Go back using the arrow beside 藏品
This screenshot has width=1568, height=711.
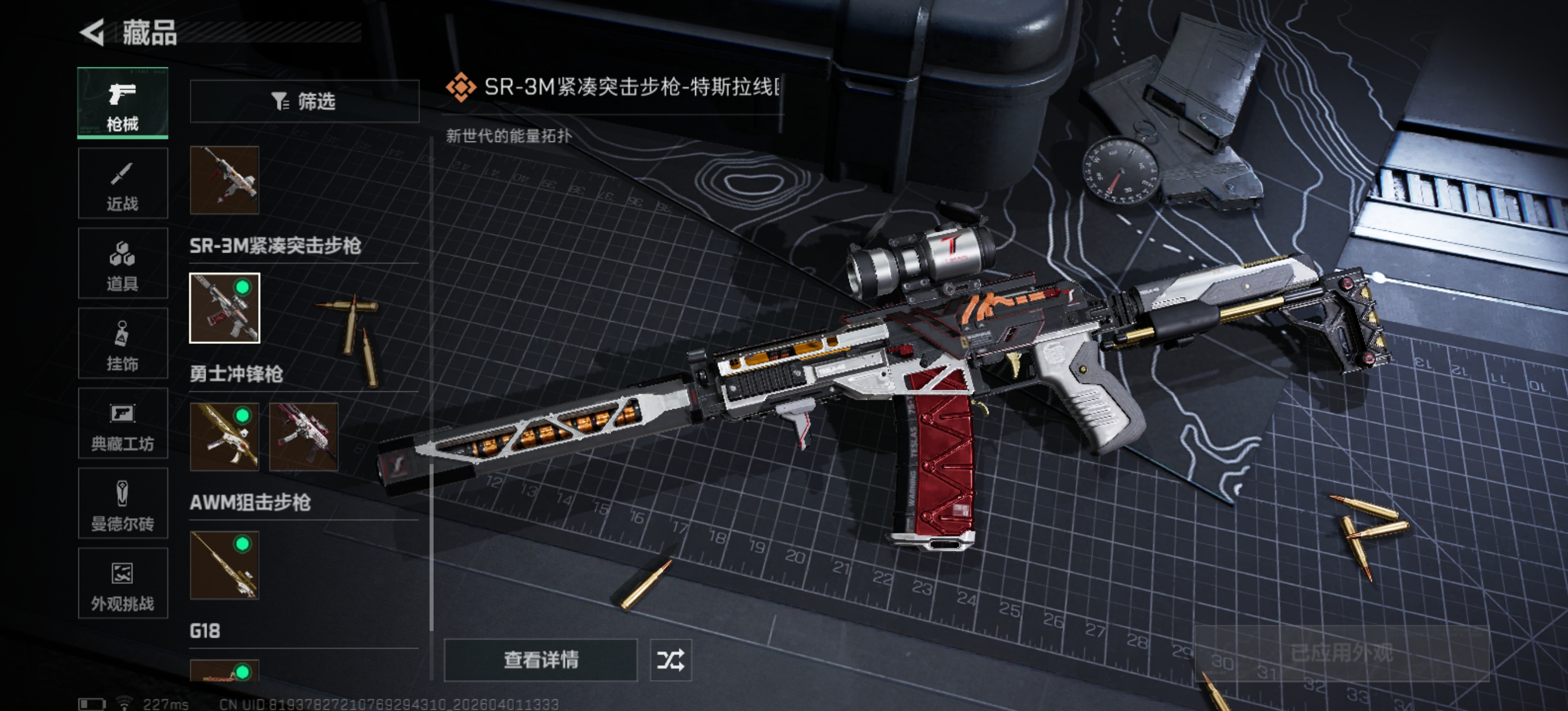[93, 33]
